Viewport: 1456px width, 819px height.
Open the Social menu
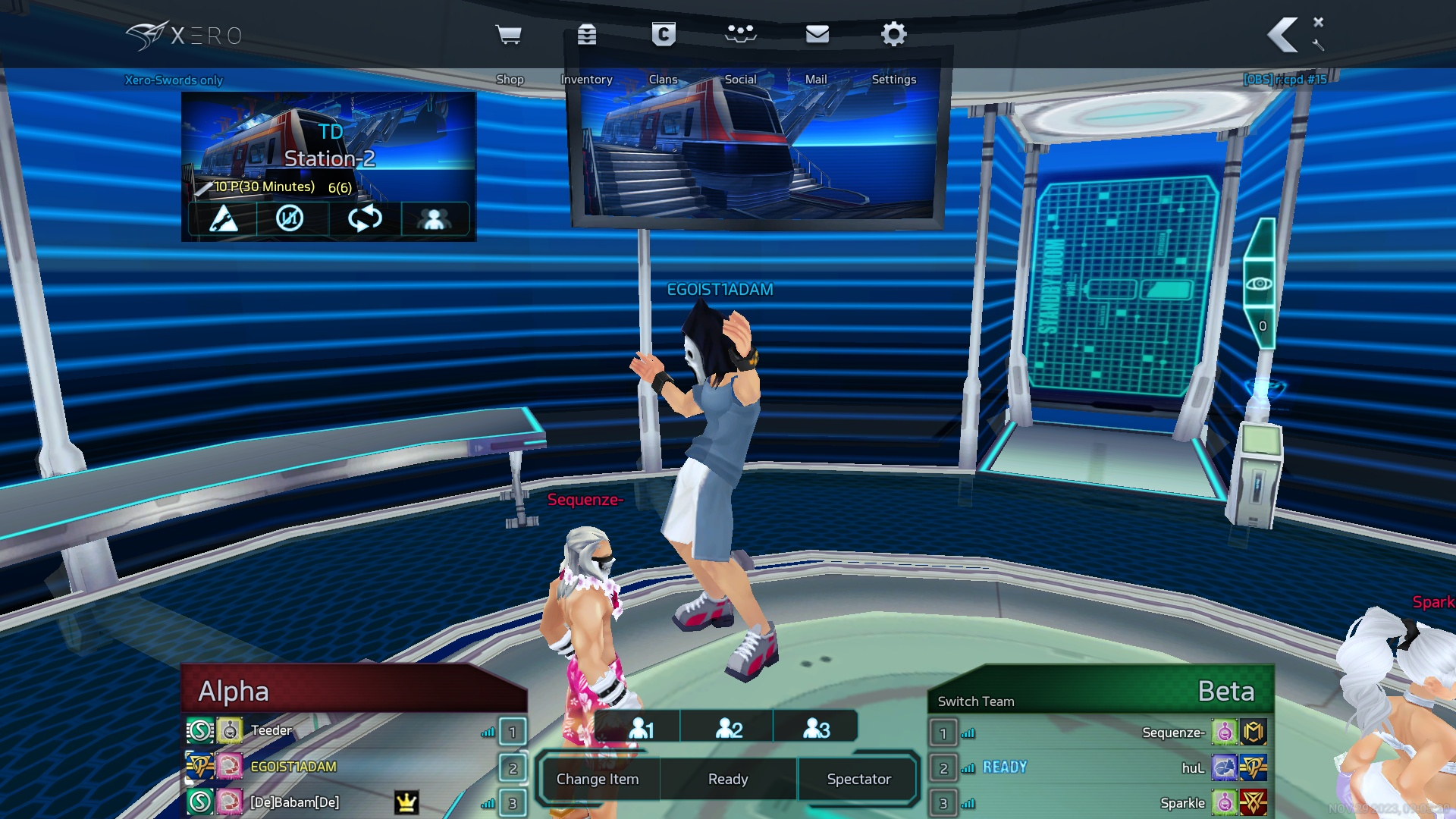pyautogui.click(x=741, y=35)
